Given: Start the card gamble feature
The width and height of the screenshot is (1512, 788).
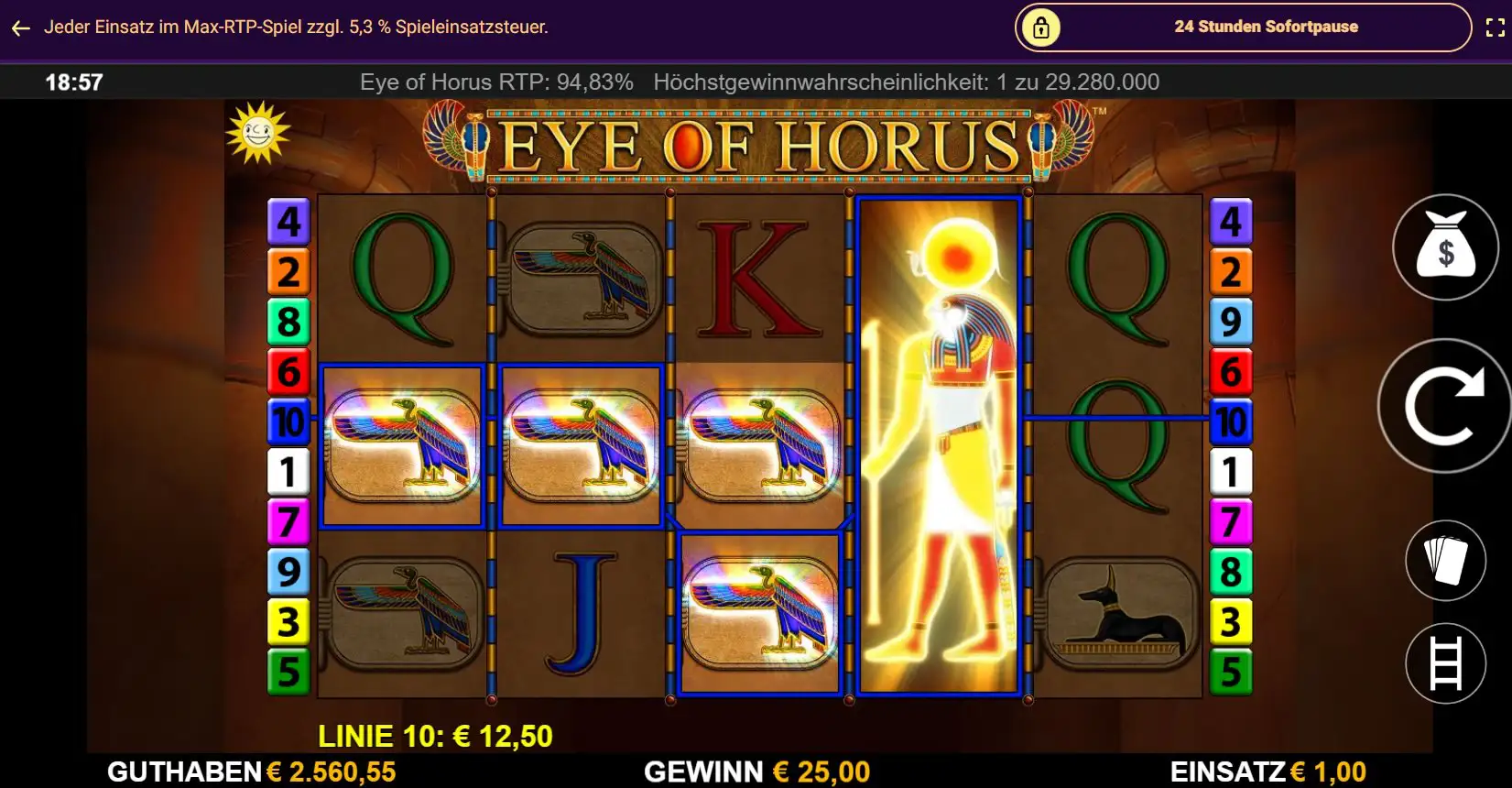Looking at the screenshot, I should [x=1445, y=560].
